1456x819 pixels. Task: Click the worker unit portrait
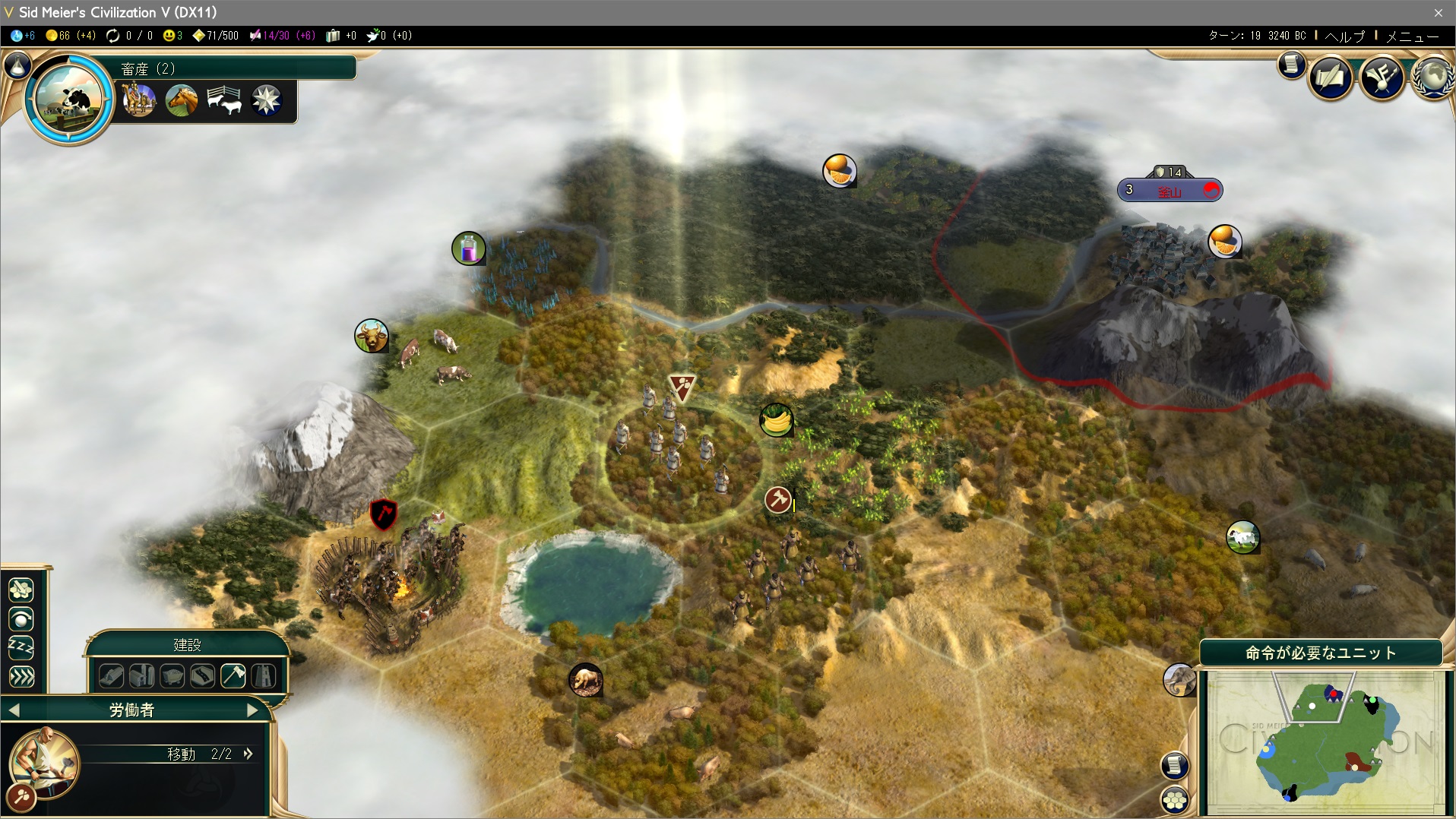click(x=43, y=762)
